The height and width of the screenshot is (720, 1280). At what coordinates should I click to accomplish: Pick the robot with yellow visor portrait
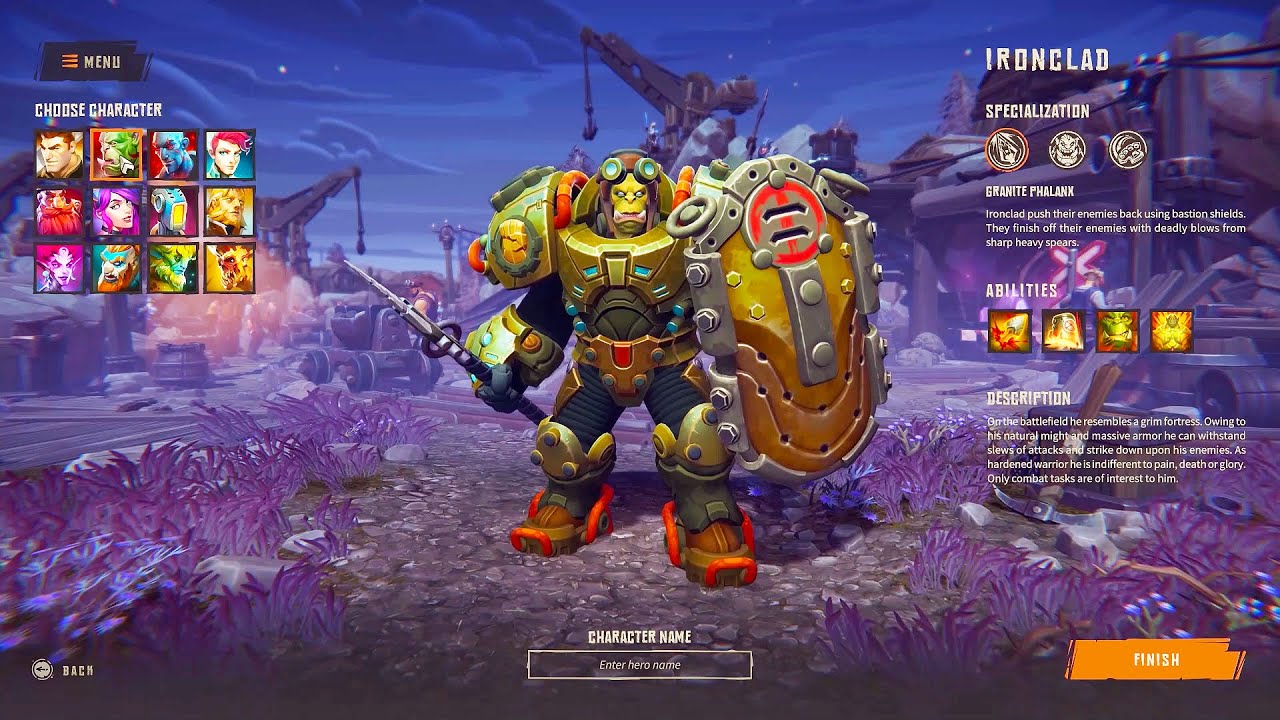click(173, 211)
